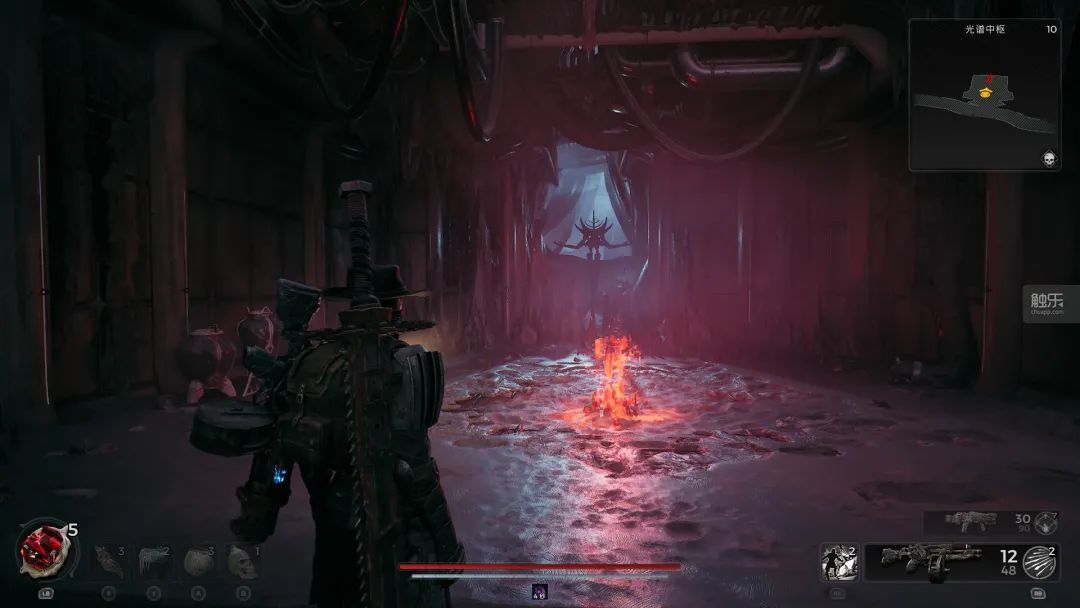Select the round pouch consumable slot
Screen dimensions: 1080x608
coord(197,561)
